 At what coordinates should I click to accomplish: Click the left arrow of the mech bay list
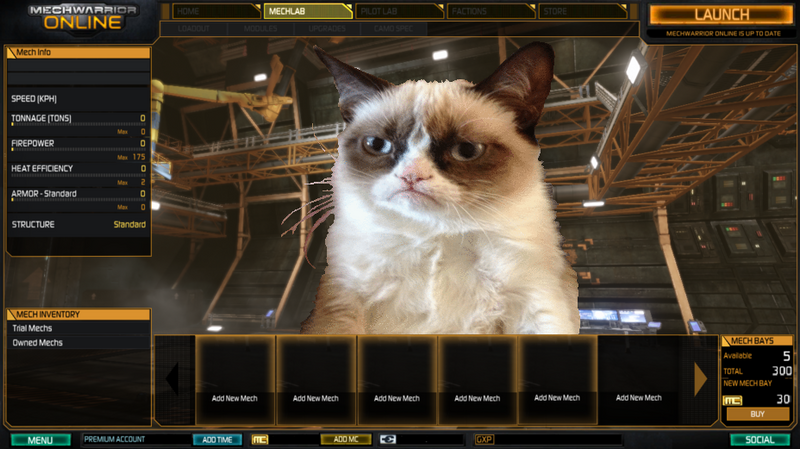click(x=172, y=378)
